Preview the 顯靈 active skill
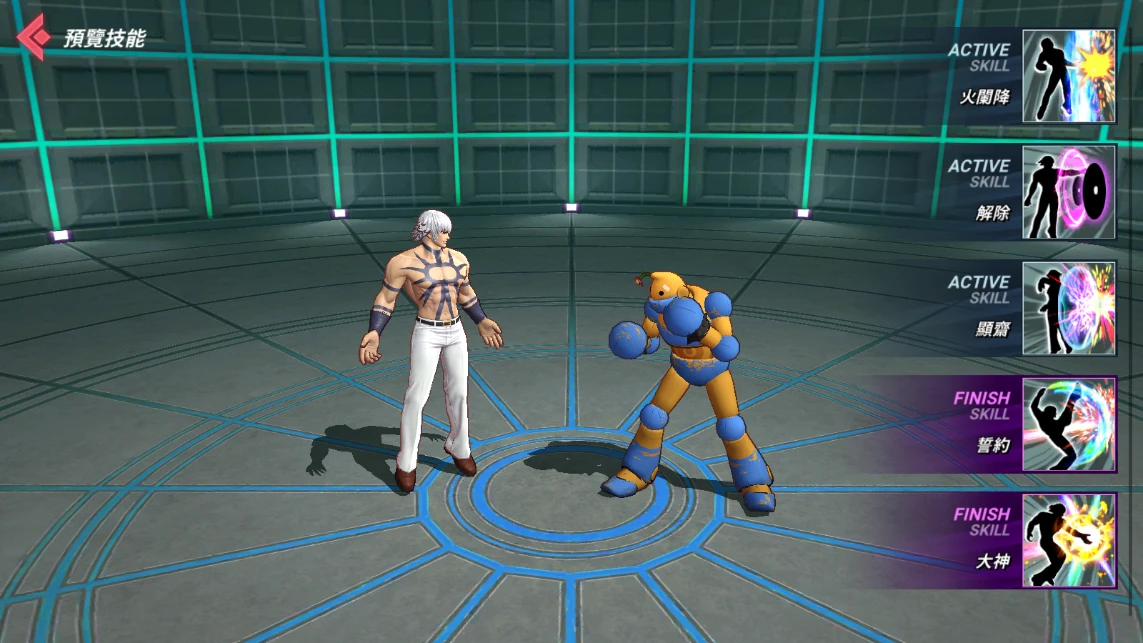Viewport: 1143px width, 643px height. [x=1068, y=308]
